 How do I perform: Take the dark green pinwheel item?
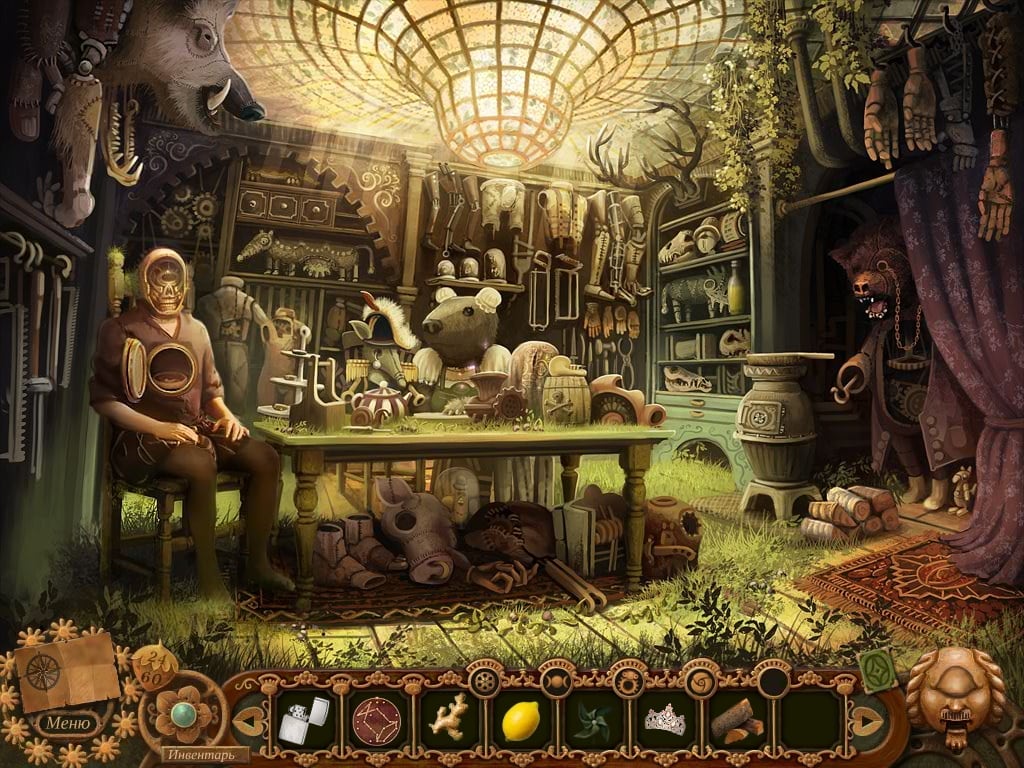tap(591, 720)
